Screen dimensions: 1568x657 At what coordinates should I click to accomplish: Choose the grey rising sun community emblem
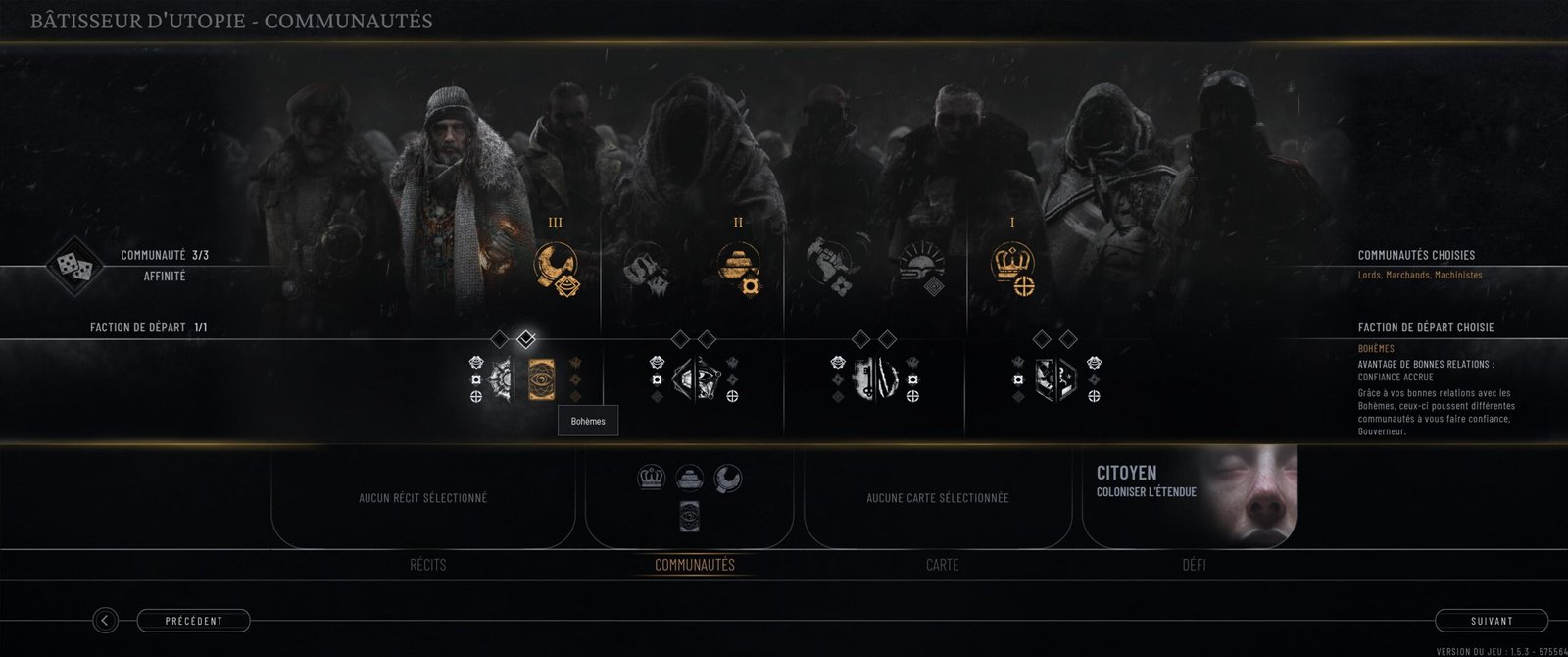[921, 266]
